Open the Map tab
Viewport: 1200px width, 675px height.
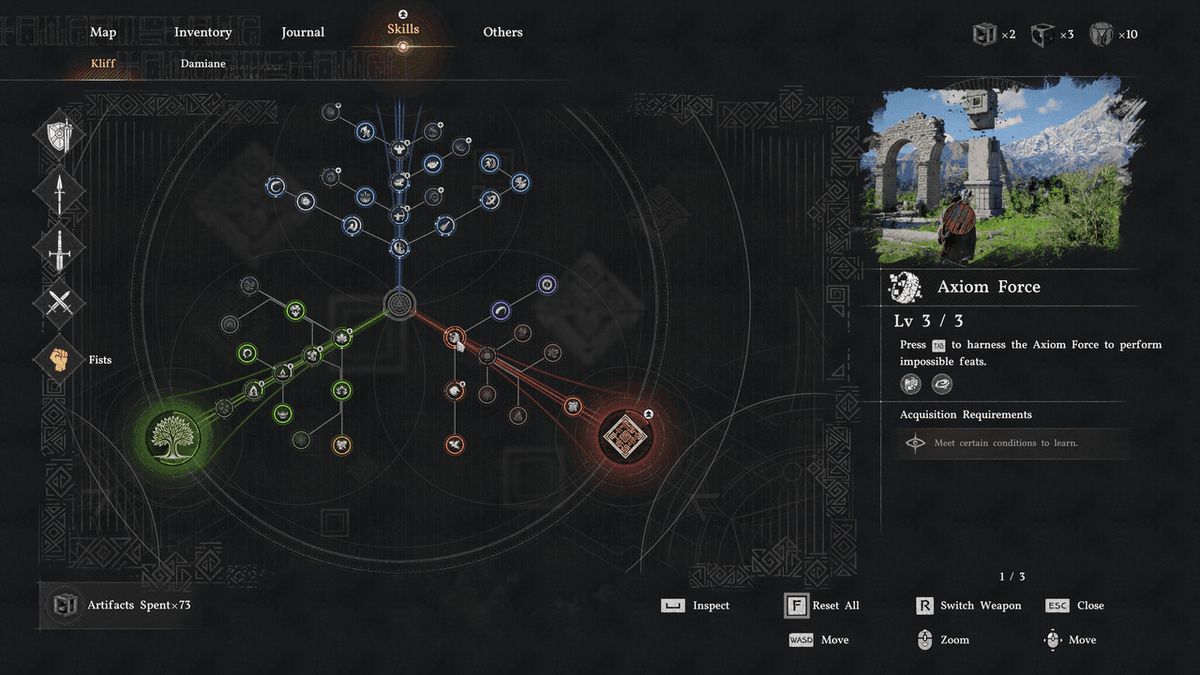coord(103,32)
